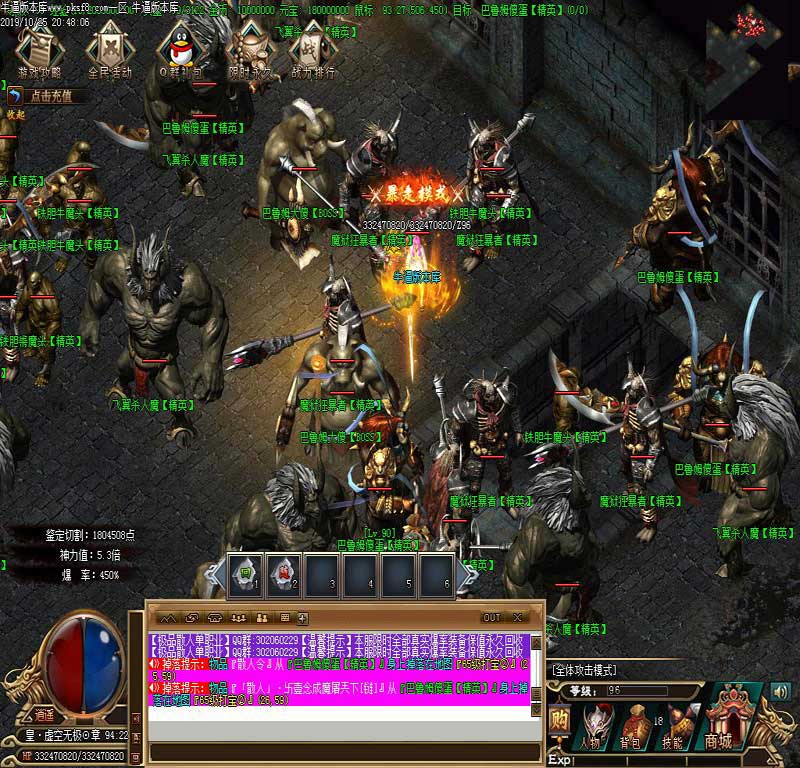The height and width of the screenshot is (768, 800).
Task: Open the 技能 skills panel
Action: pos(672,725)
